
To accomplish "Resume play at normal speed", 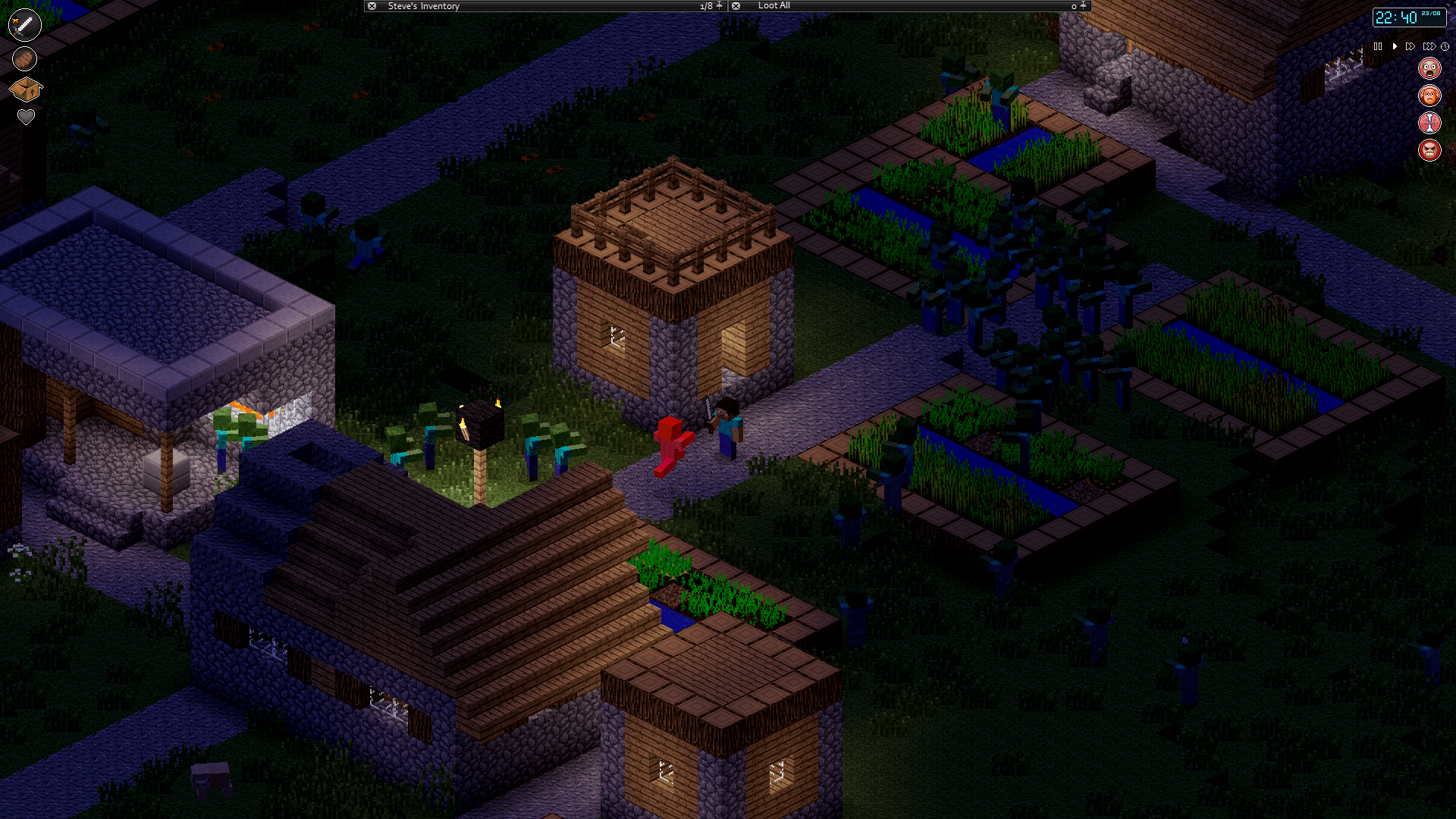I will pyautogui.click(x=1395, y=46).
